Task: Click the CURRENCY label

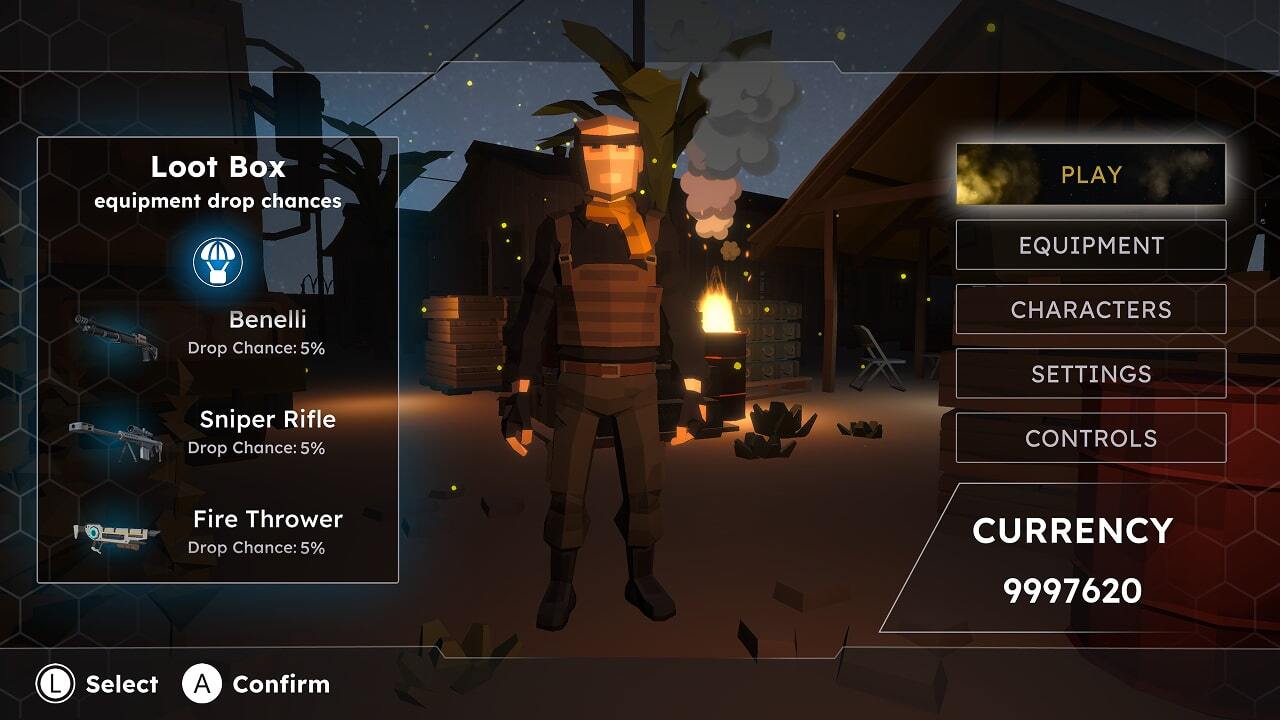Action: click(1073, 531)
